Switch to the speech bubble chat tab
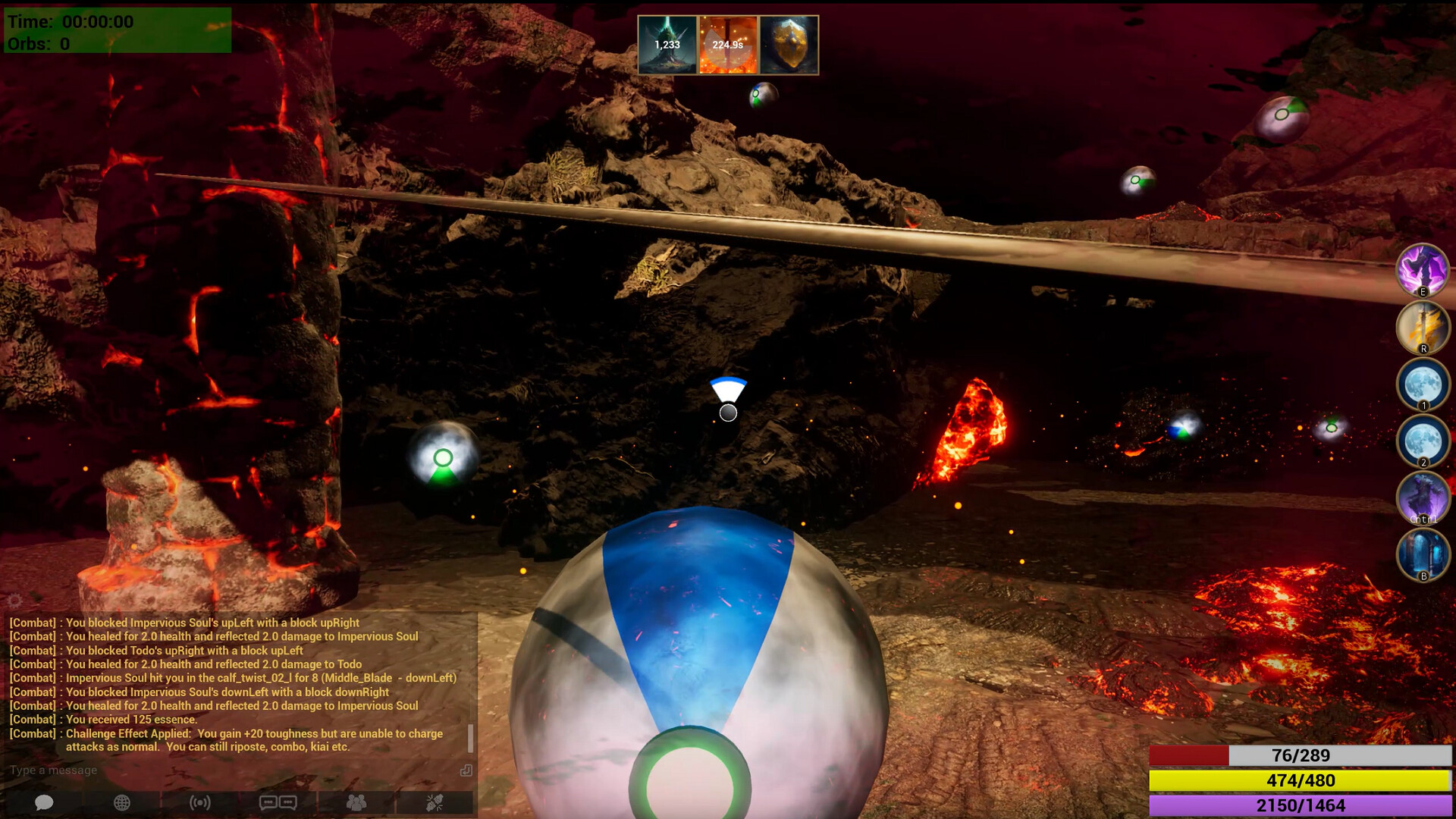Screen dimensions: 1456x819 coord(44,802)
